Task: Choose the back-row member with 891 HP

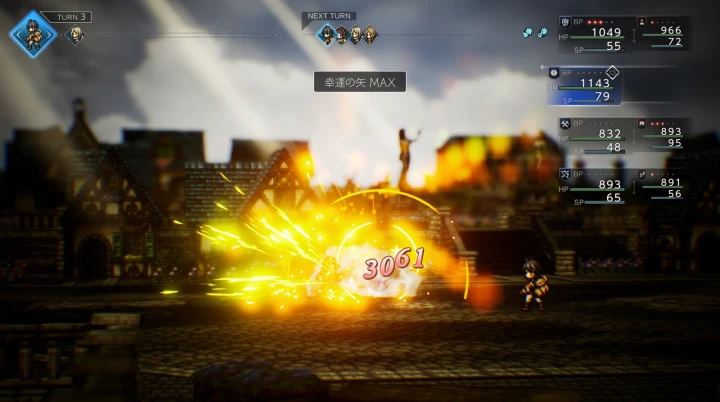Action: click(661, 184)
